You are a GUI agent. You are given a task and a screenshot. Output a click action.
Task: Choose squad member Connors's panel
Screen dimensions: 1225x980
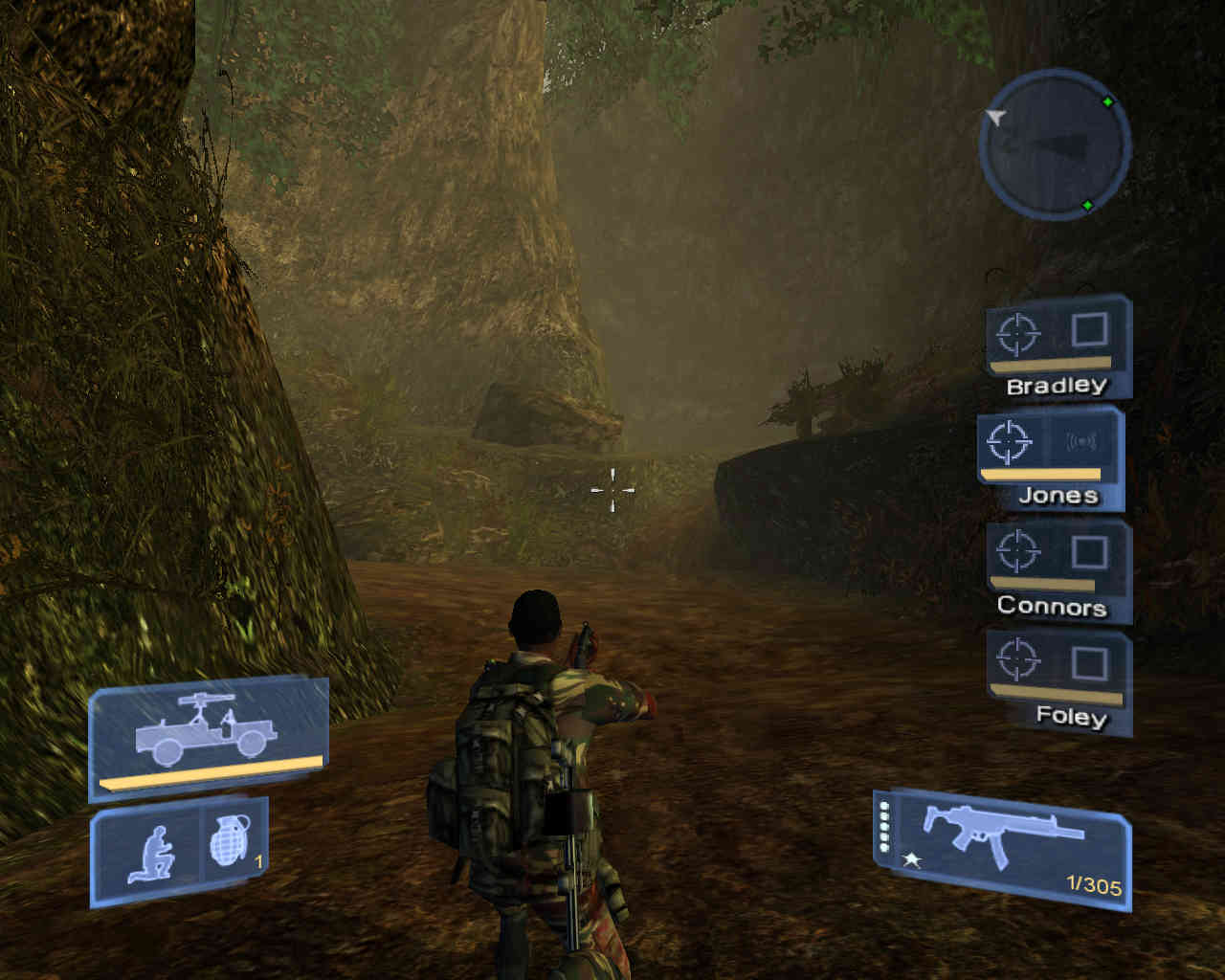1058,567
